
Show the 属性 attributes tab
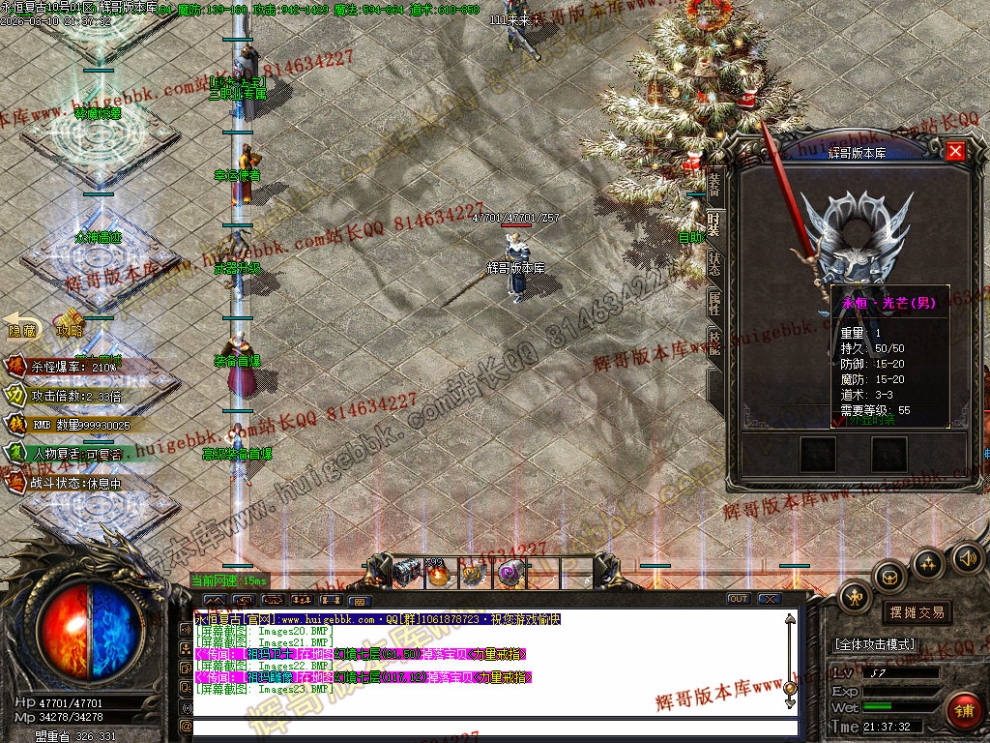click(x=715, y=302)
